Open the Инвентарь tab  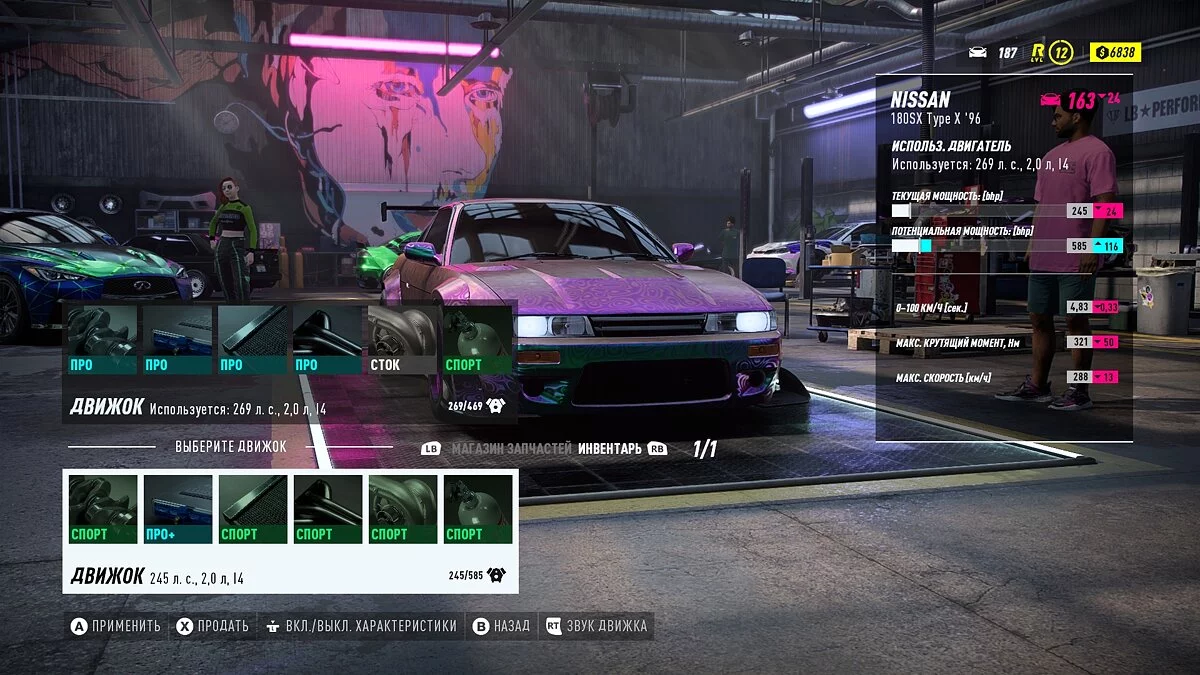(610, 449)
